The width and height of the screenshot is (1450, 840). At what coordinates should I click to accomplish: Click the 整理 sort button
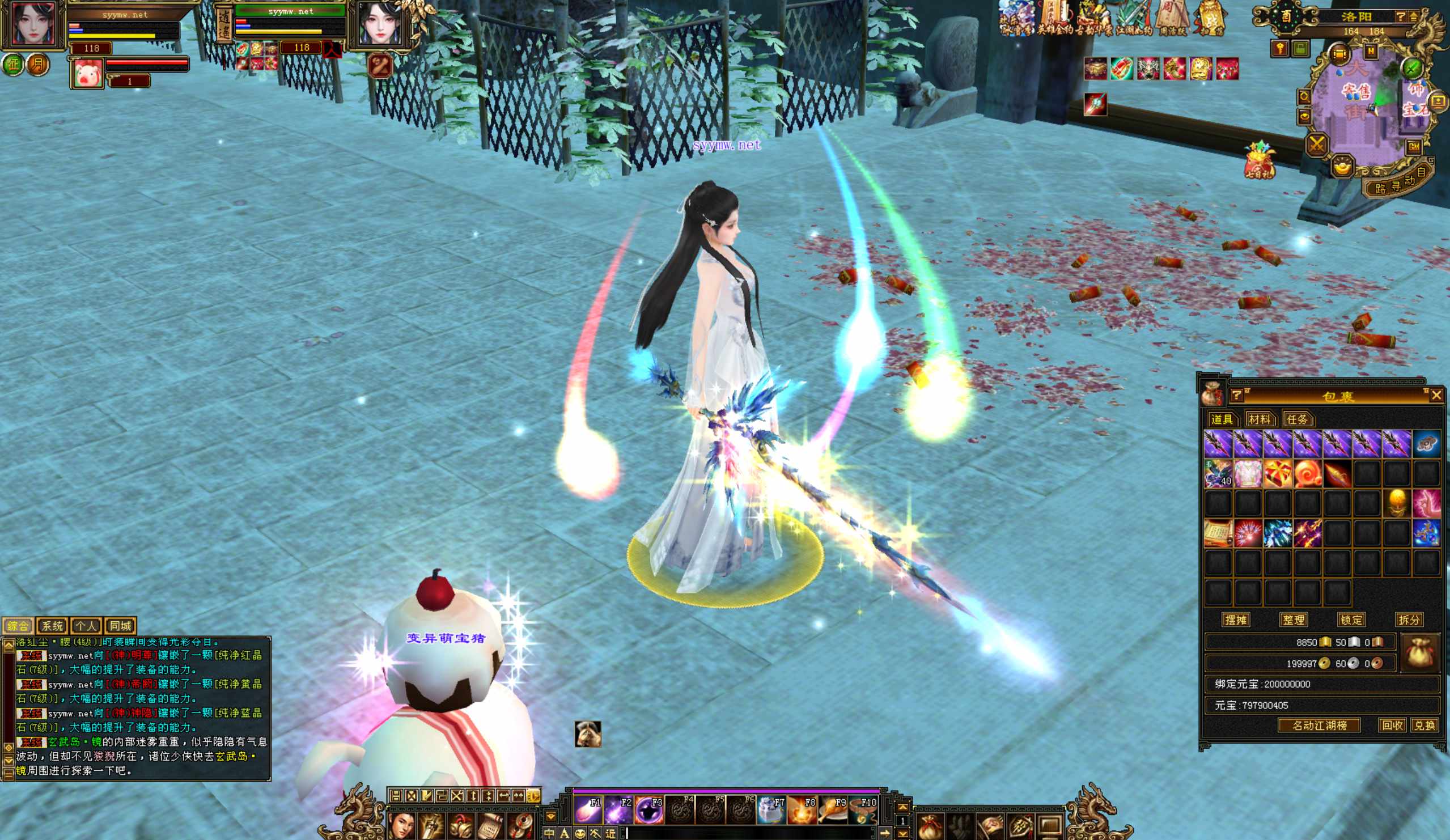pos(1294,620)
